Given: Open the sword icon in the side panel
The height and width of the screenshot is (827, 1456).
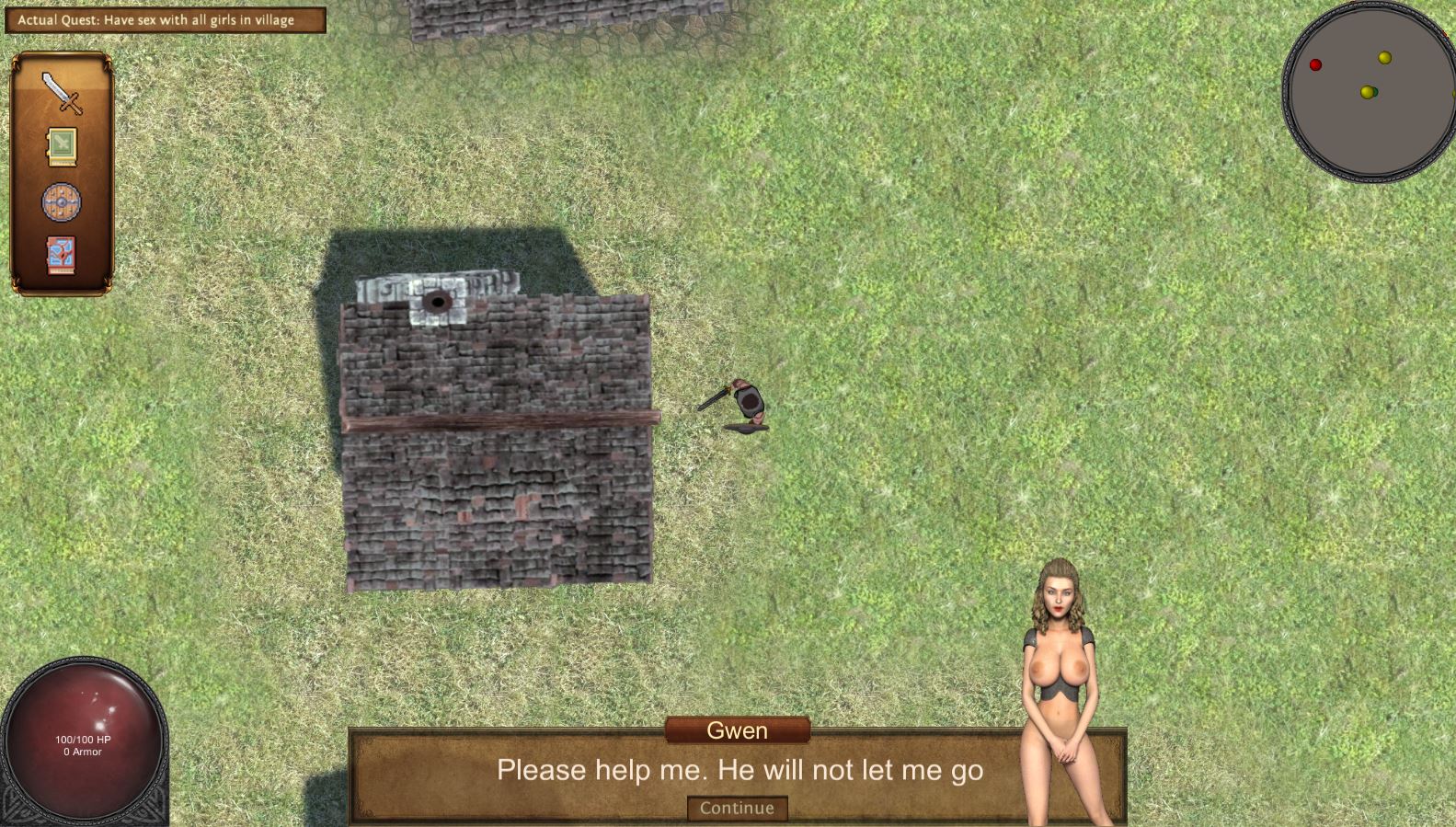Looking at the screenshot, I should (x=62, y=93).
